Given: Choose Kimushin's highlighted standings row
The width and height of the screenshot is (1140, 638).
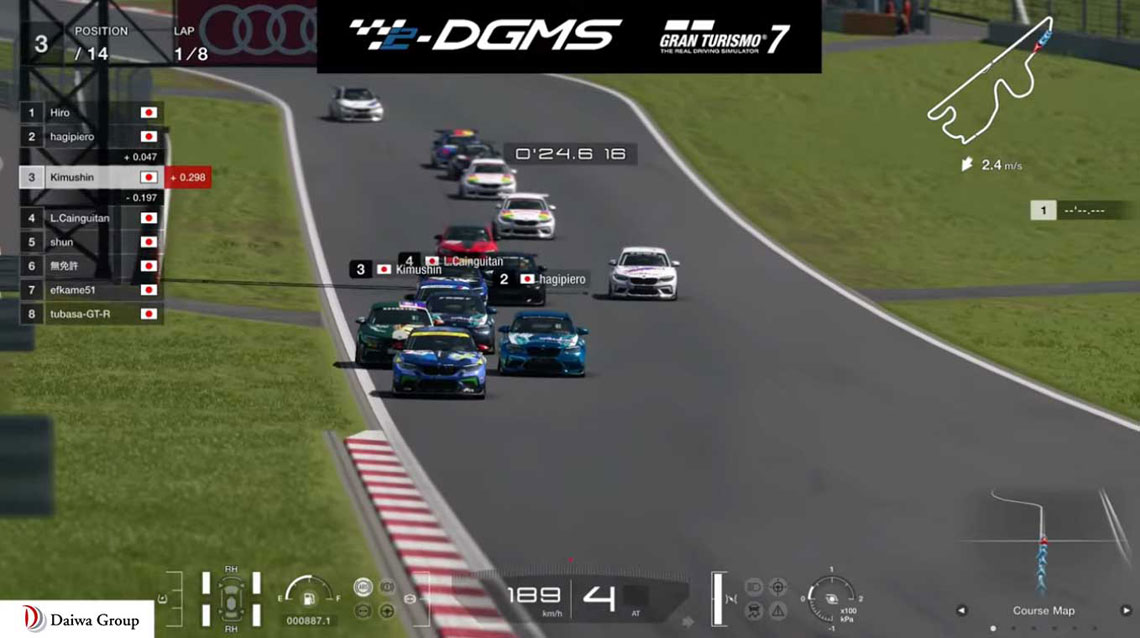Looking at the screenshot, I should coord(90,177).
